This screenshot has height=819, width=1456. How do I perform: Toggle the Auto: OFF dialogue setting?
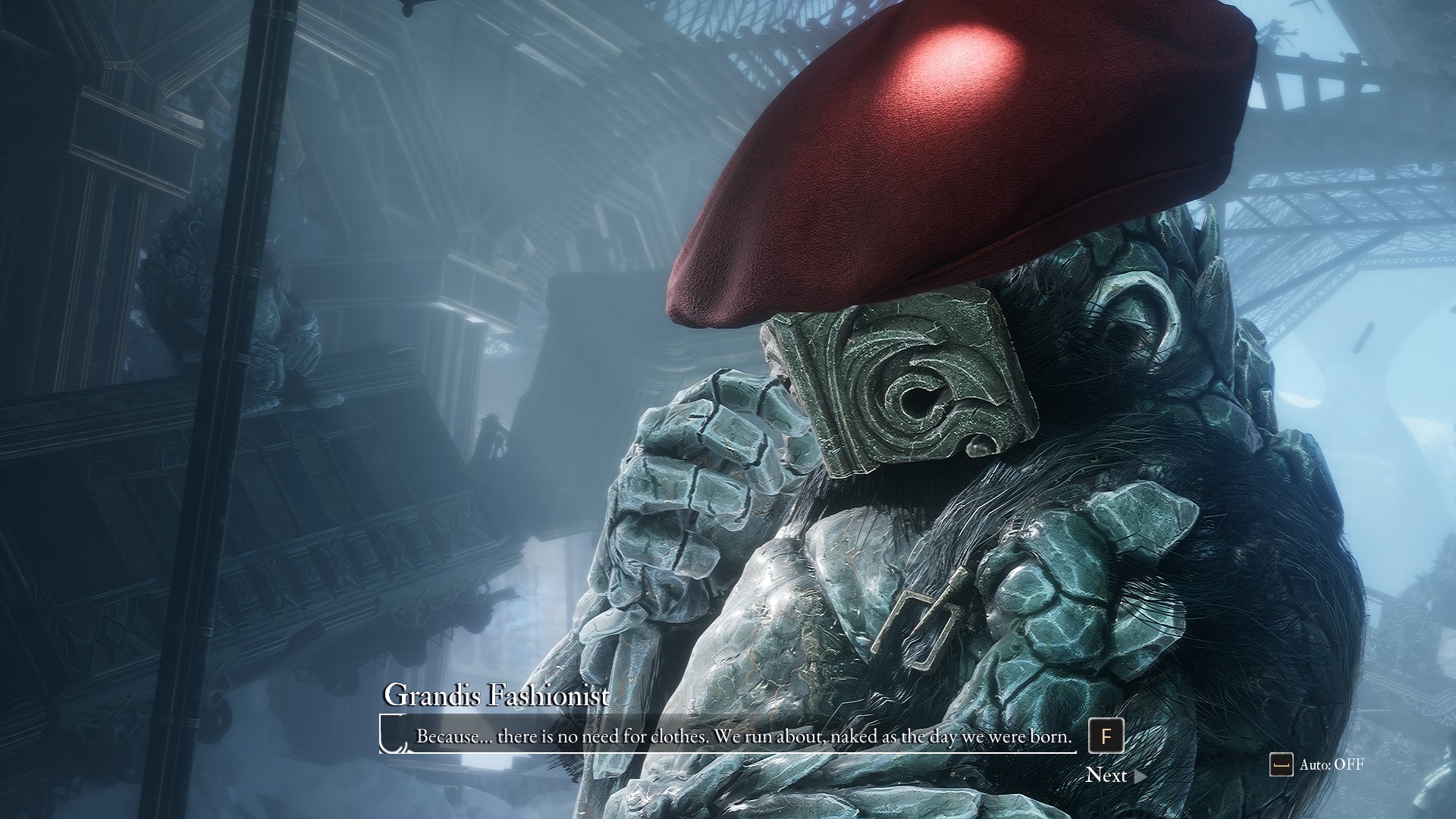1318,764
